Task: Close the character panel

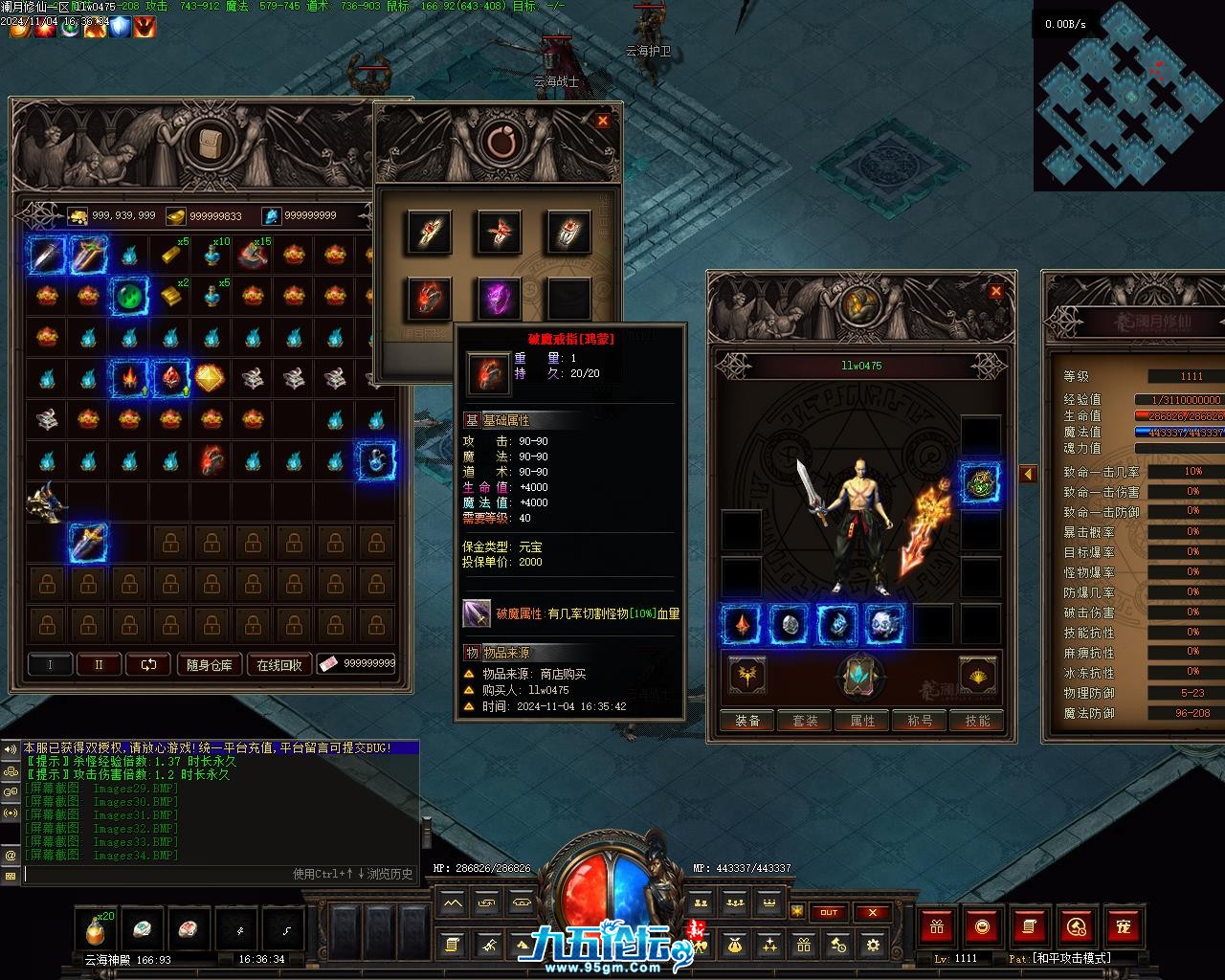Action: pos(996,291)
